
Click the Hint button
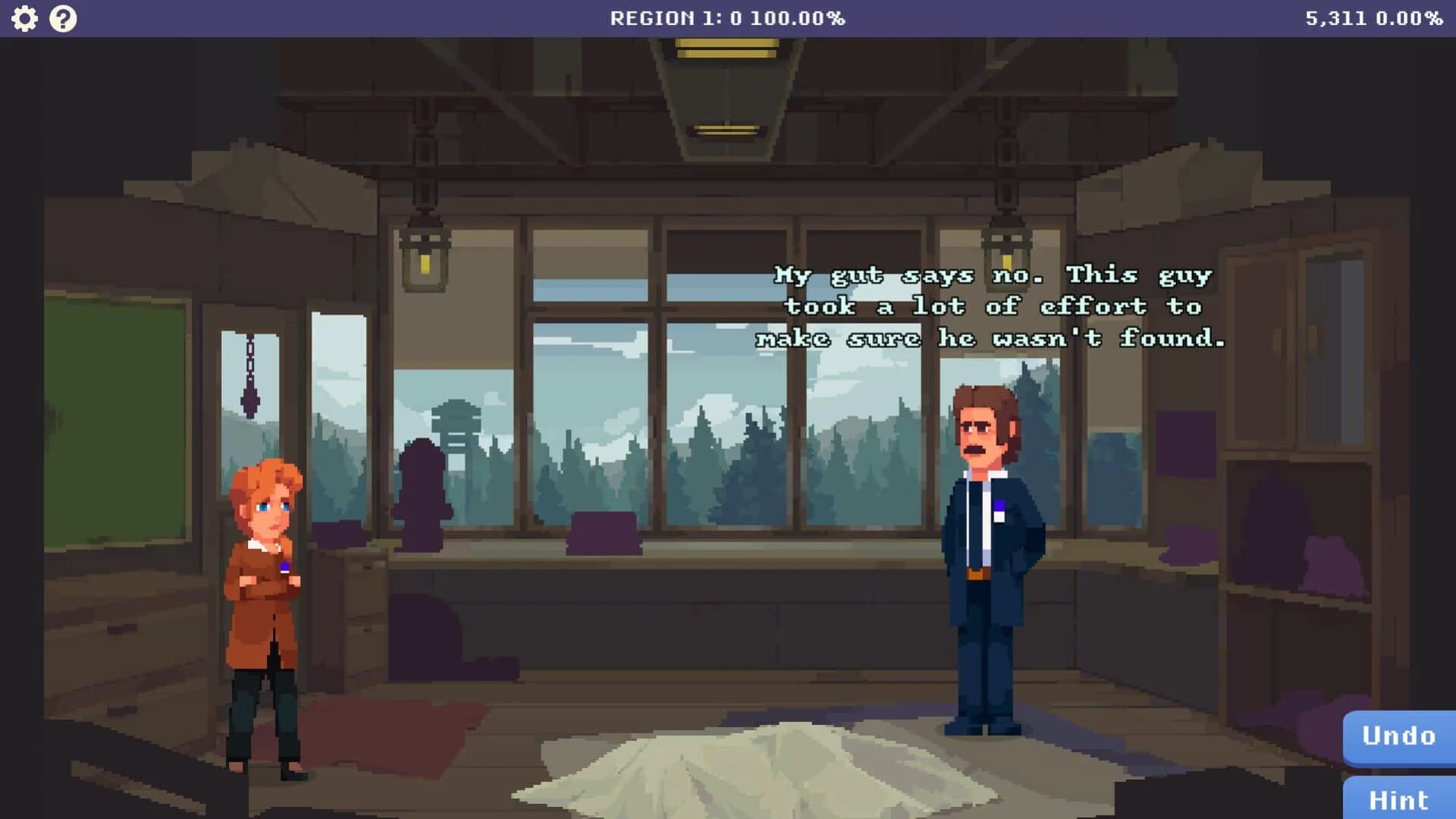1398,799
